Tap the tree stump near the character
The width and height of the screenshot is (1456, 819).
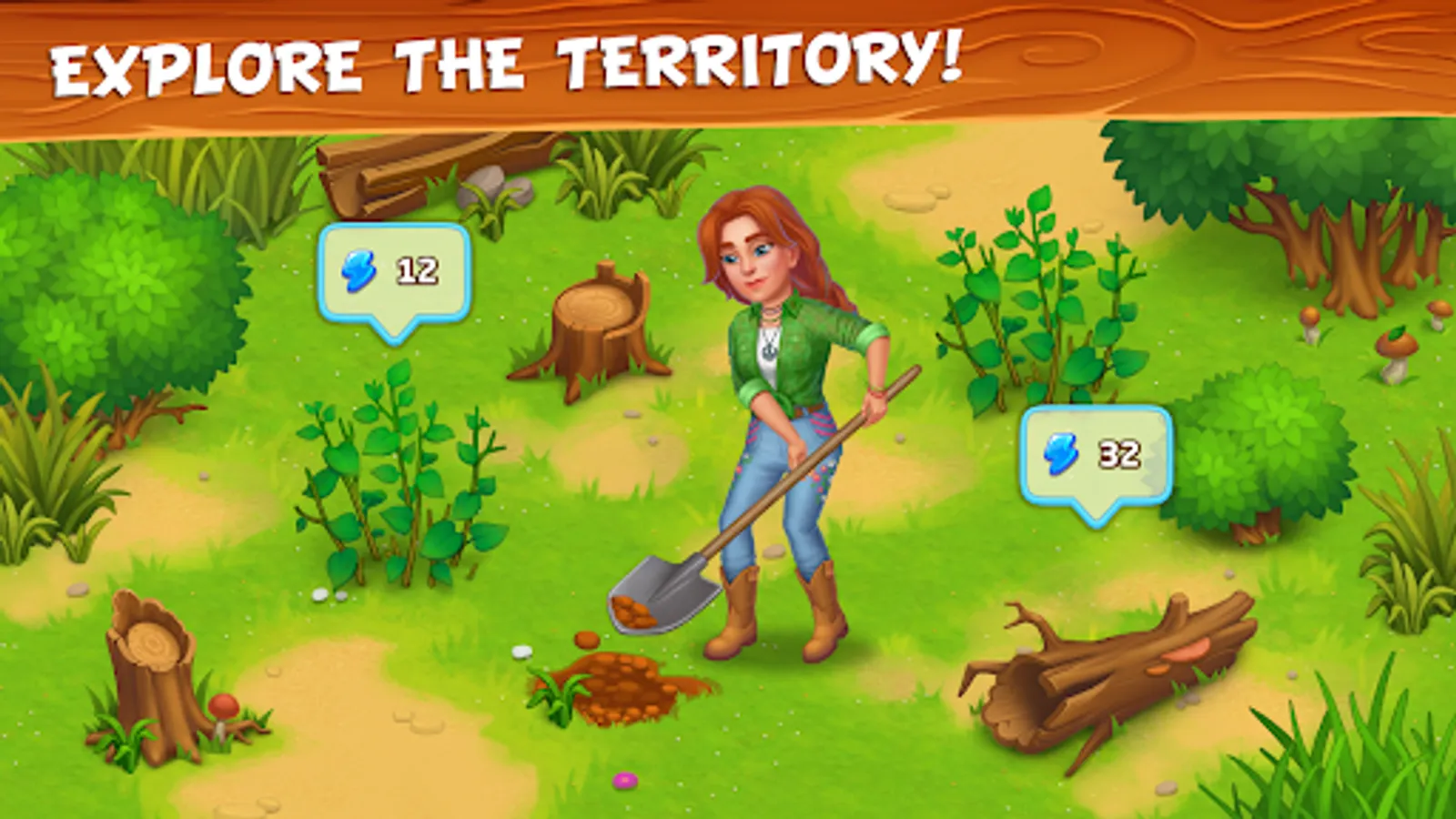coord(596,328)
